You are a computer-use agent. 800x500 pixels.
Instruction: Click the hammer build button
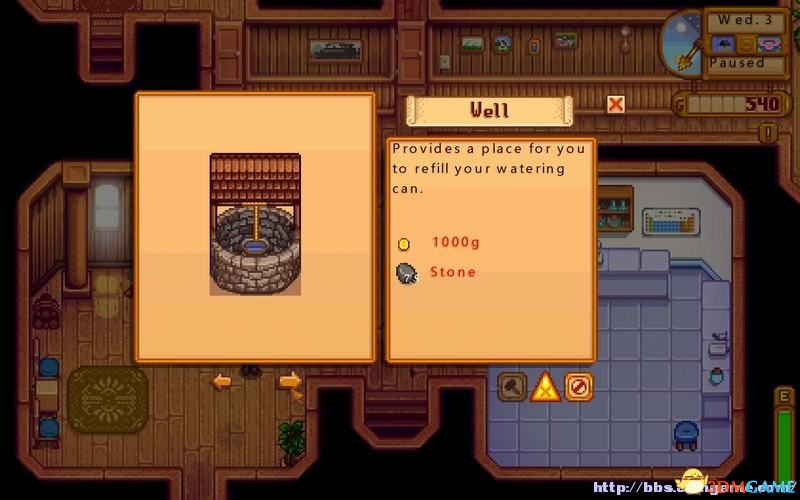point(512,386)
